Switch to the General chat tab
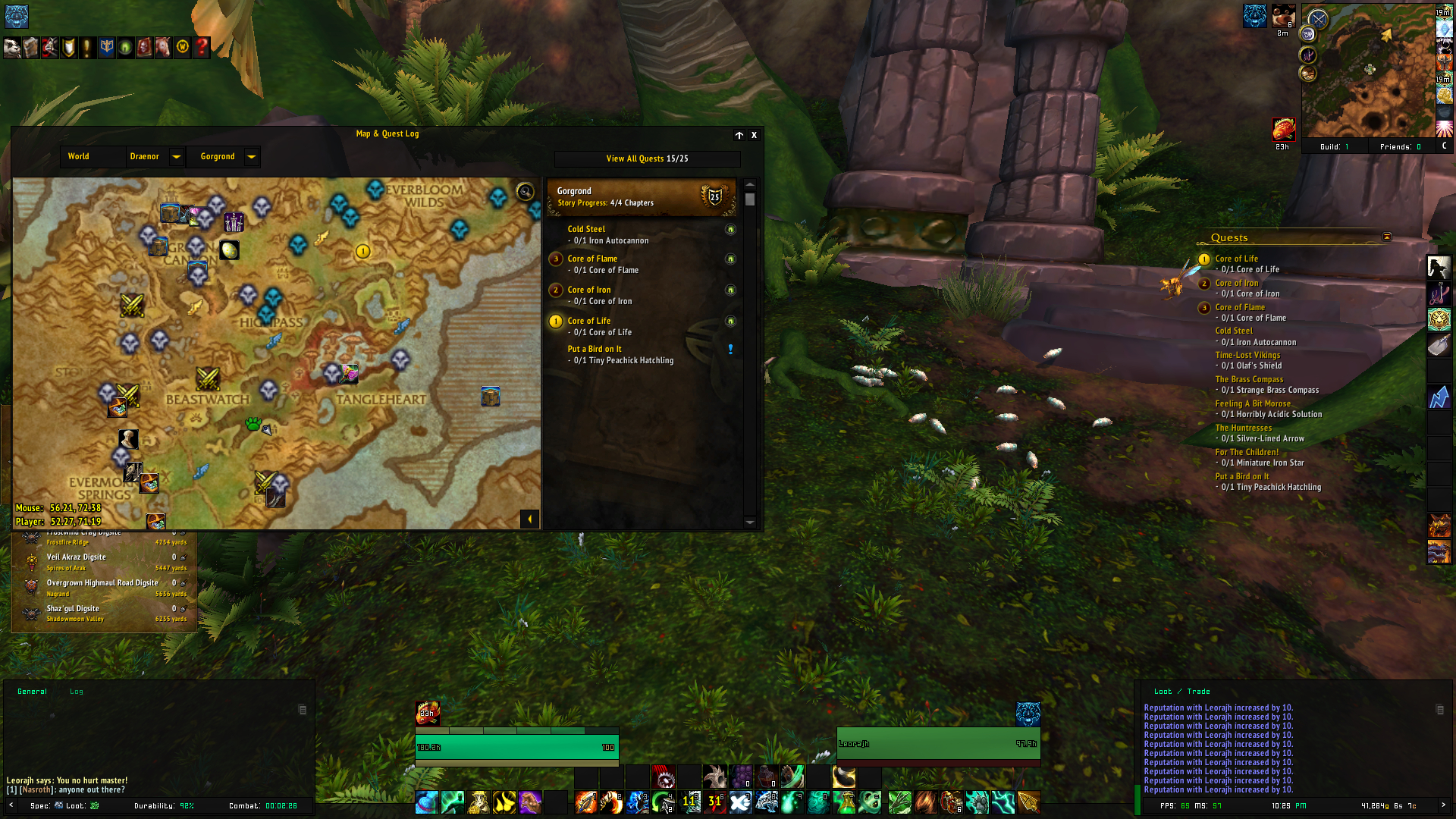The image size is (1456, 819). tap(32, 692)
